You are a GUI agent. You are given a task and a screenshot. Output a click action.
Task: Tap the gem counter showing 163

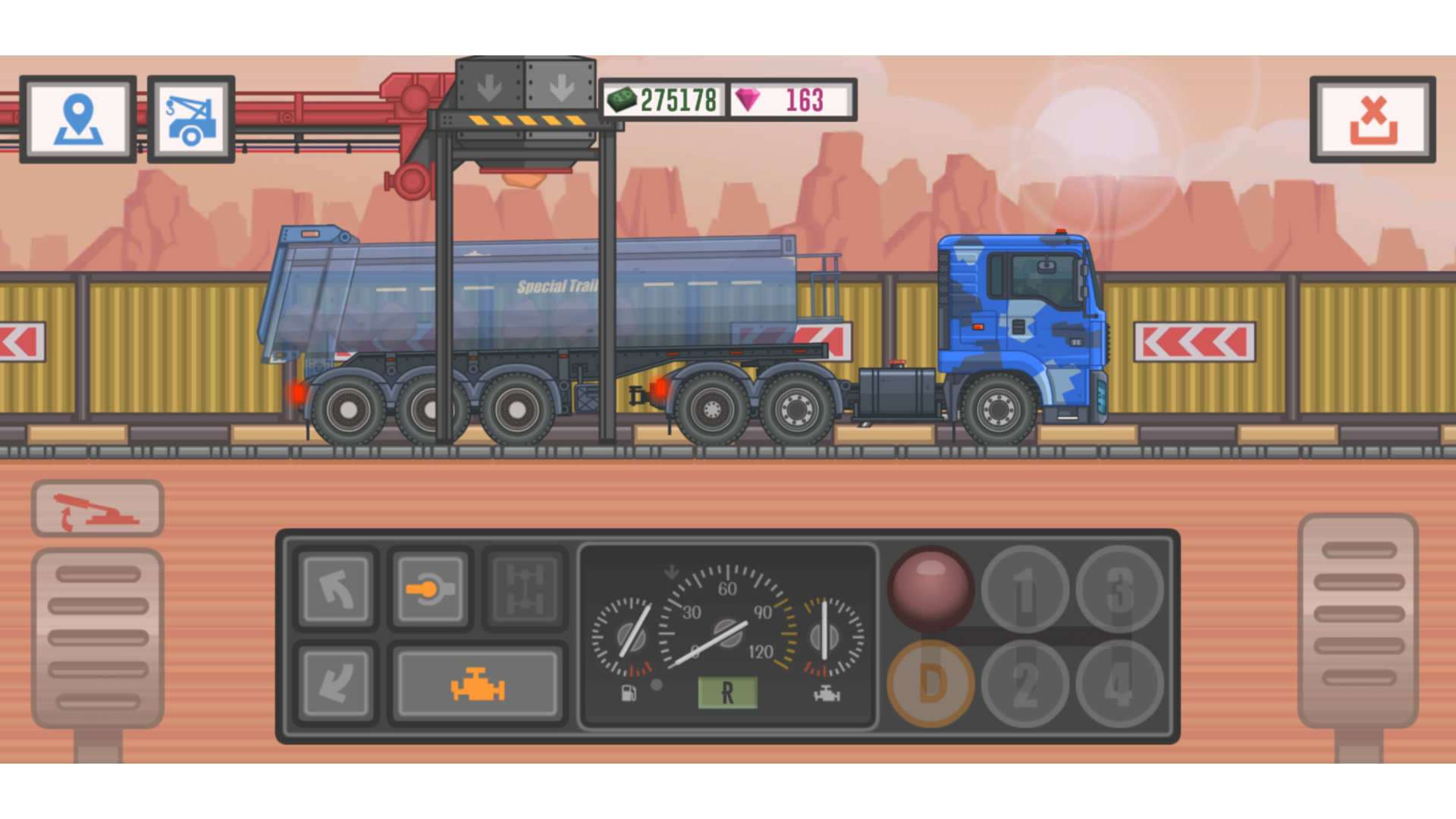click(x=789, y=99)
